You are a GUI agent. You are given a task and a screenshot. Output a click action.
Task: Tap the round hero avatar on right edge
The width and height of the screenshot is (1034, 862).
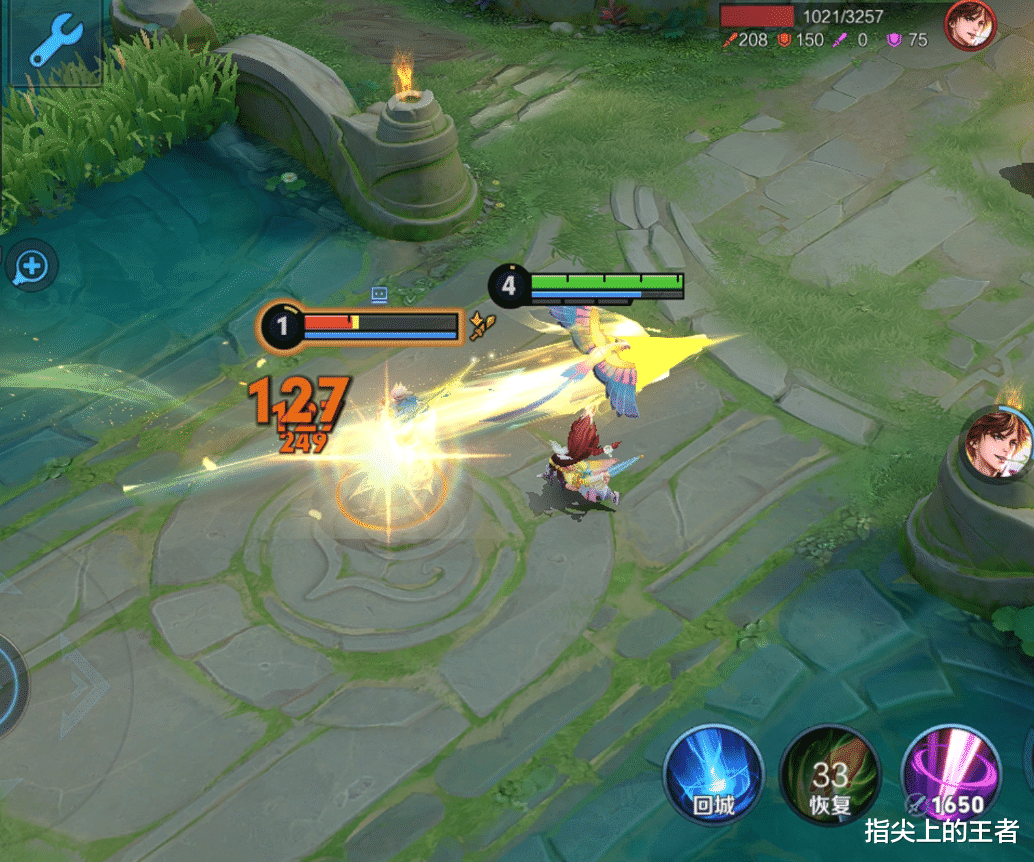tap(1000, 441)
